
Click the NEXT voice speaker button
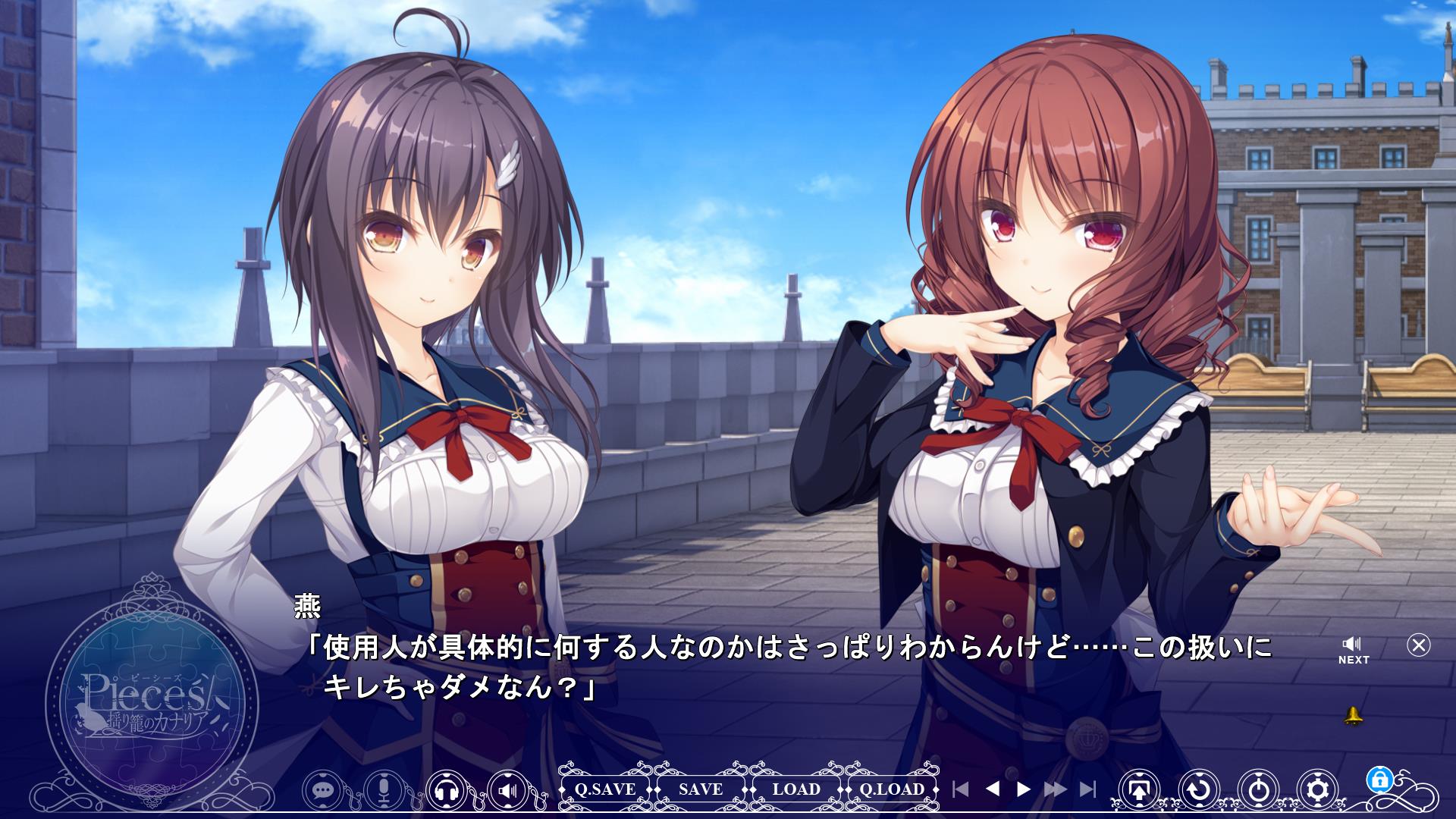(x=1353, y=650)
